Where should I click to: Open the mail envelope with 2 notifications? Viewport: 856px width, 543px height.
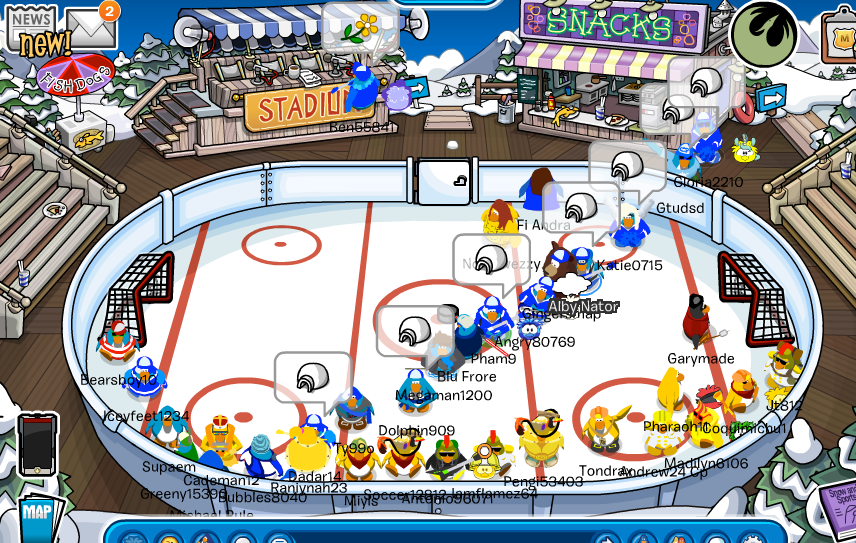(90, 28)
